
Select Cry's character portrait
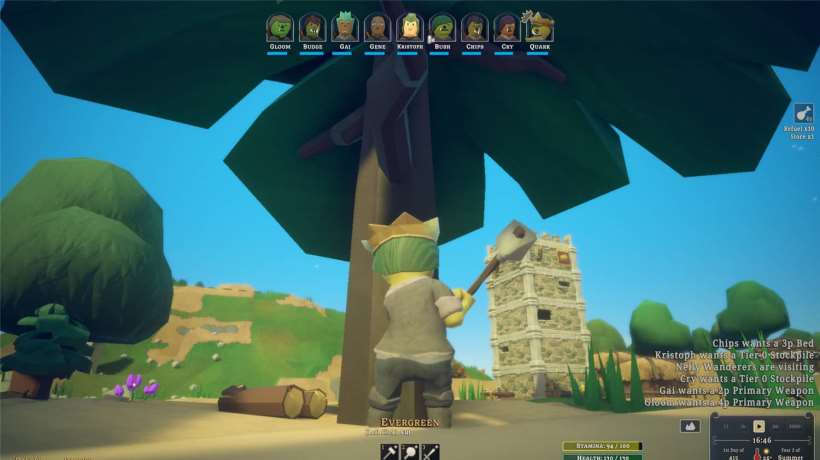pos(507,27)
